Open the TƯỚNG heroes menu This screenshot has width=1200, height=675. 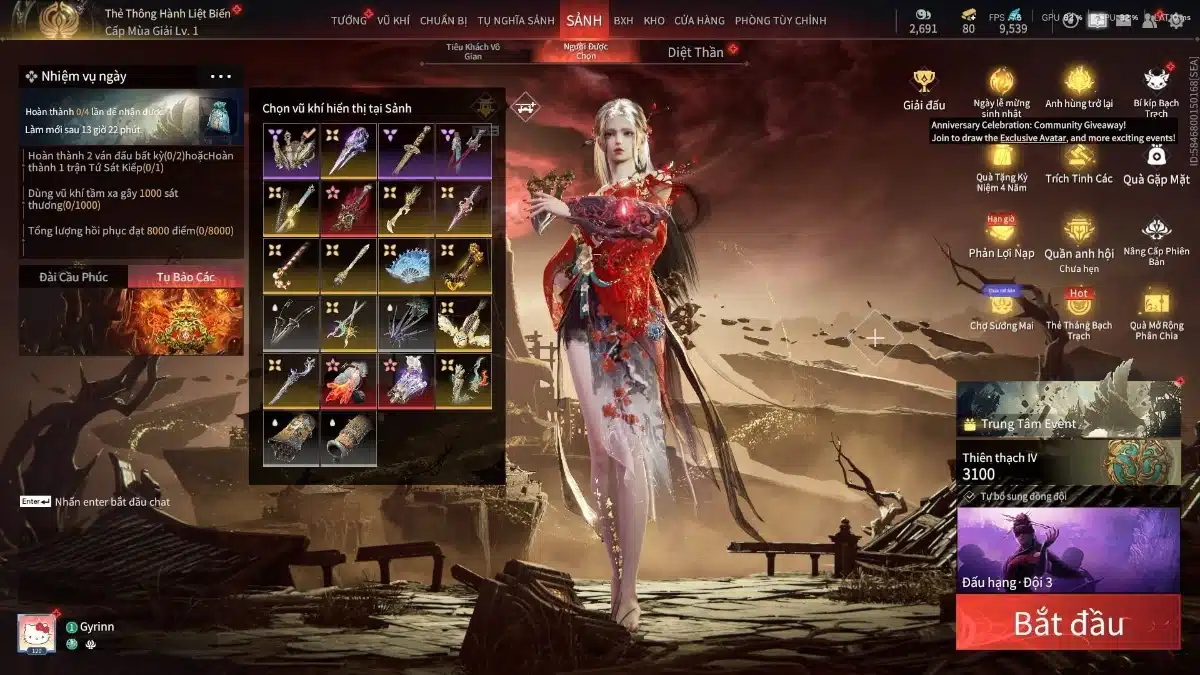349,20
